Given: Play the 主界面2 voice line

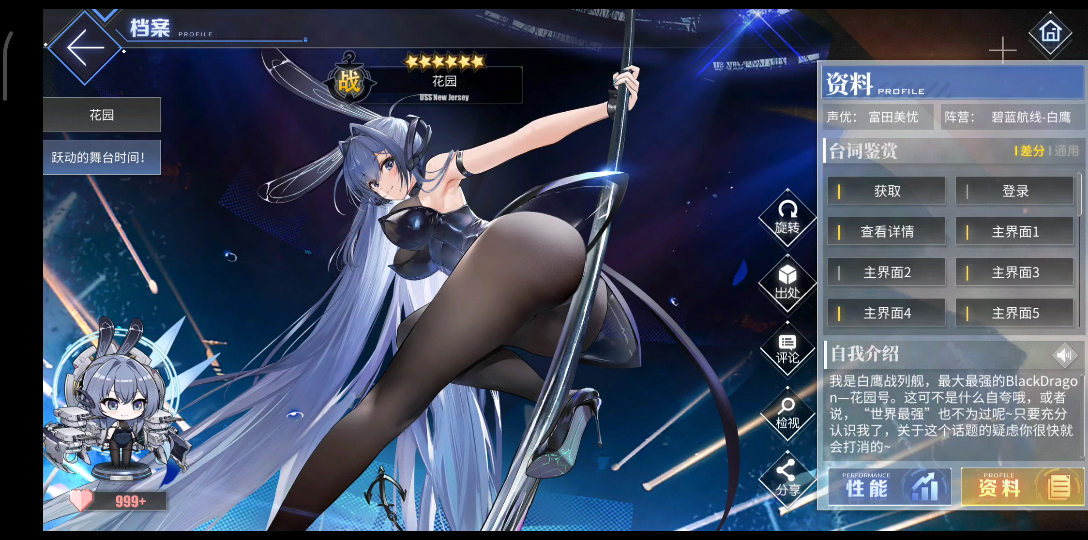Looking at the screenshot, I should pos(887,272).
